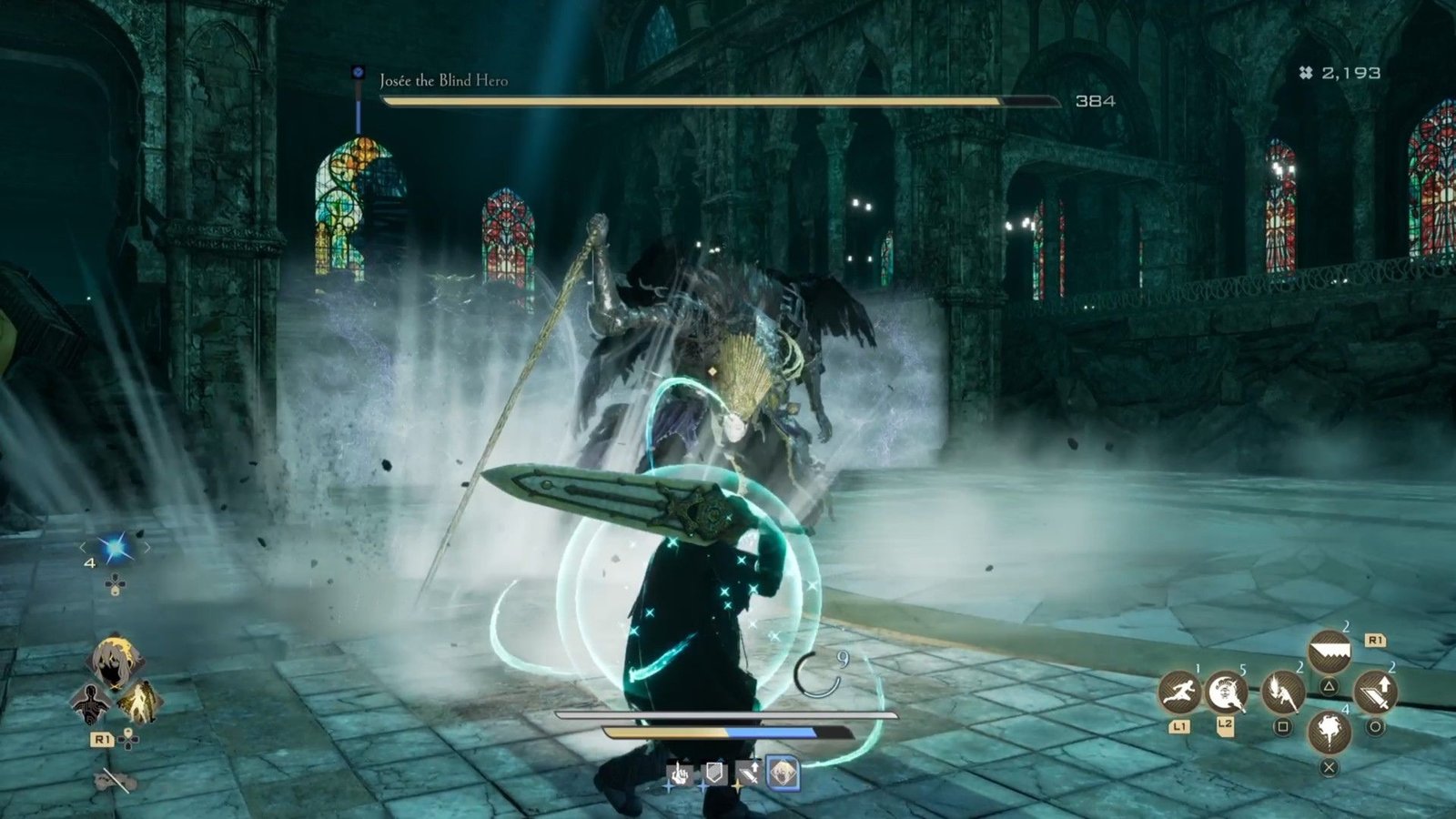Toggle the shield stance icon
1456x819 pixels.
[714, 772]
